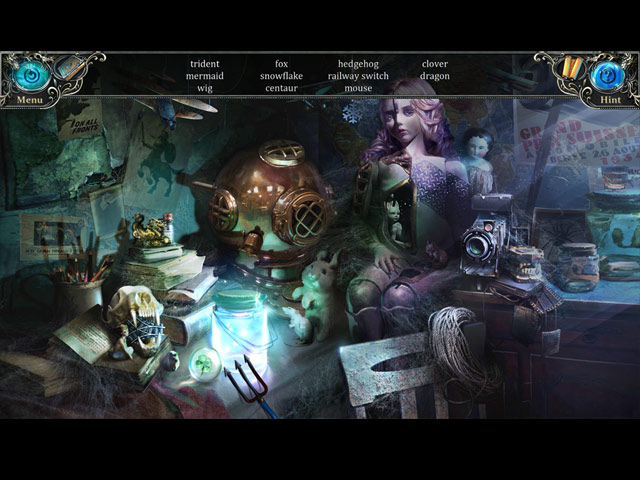Open the journal book icon

68,68
